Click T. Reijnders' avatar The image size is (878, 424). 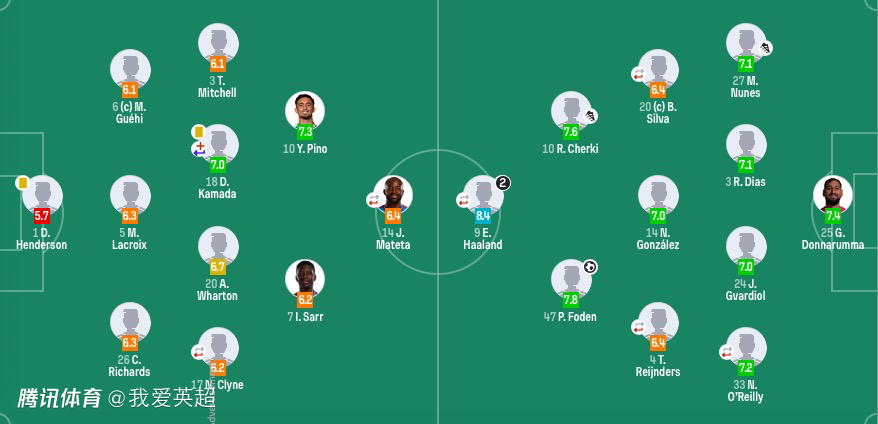pyautogui.click(x=658, y=323)
